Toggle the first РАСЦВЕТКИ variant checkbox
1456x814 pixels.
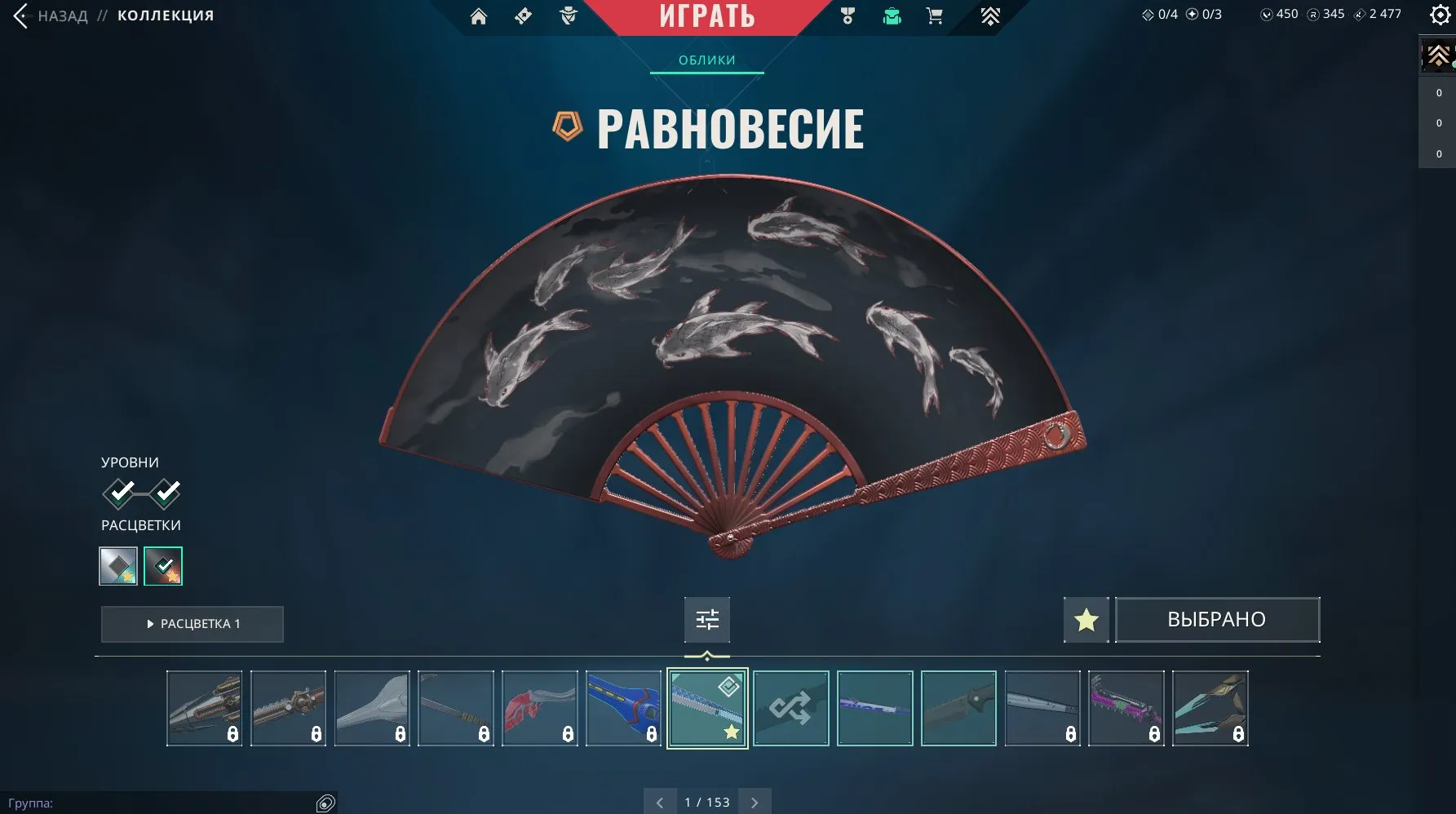tap(119, 565)
